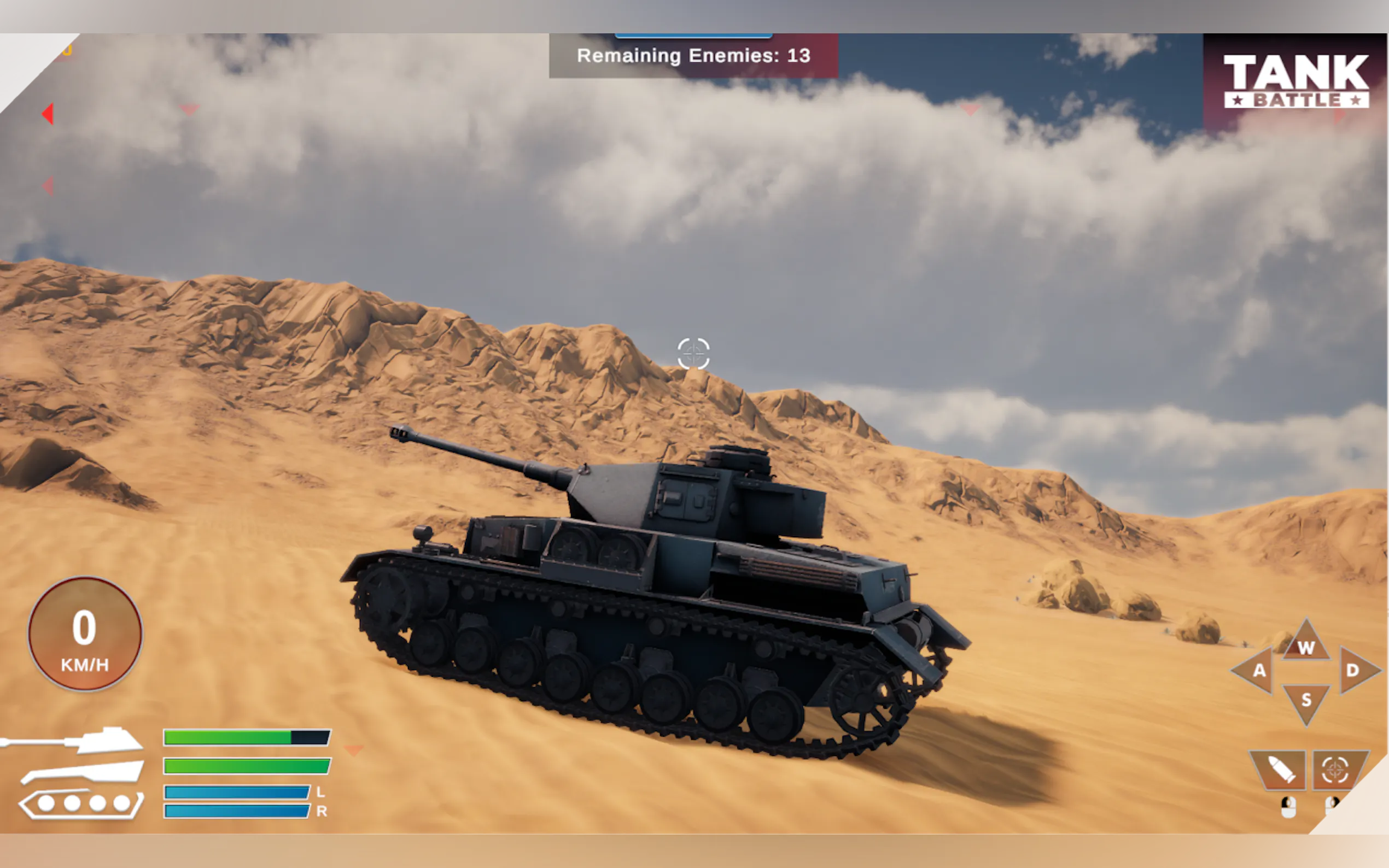
Task: Activate the crosshair aim icon button
Action: 1335,770
